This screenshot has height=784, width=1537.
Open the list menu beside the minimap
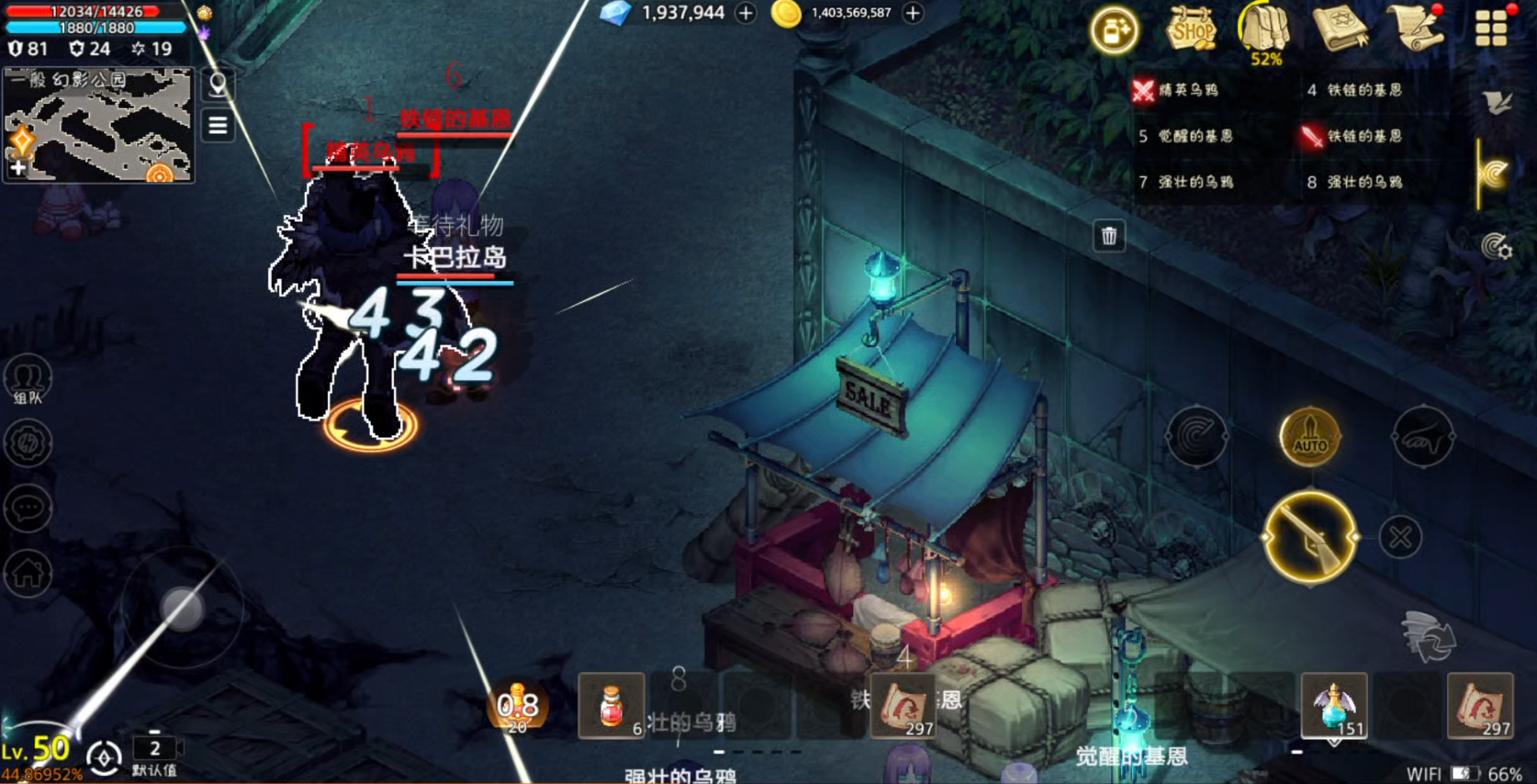(x=218, y=125)
